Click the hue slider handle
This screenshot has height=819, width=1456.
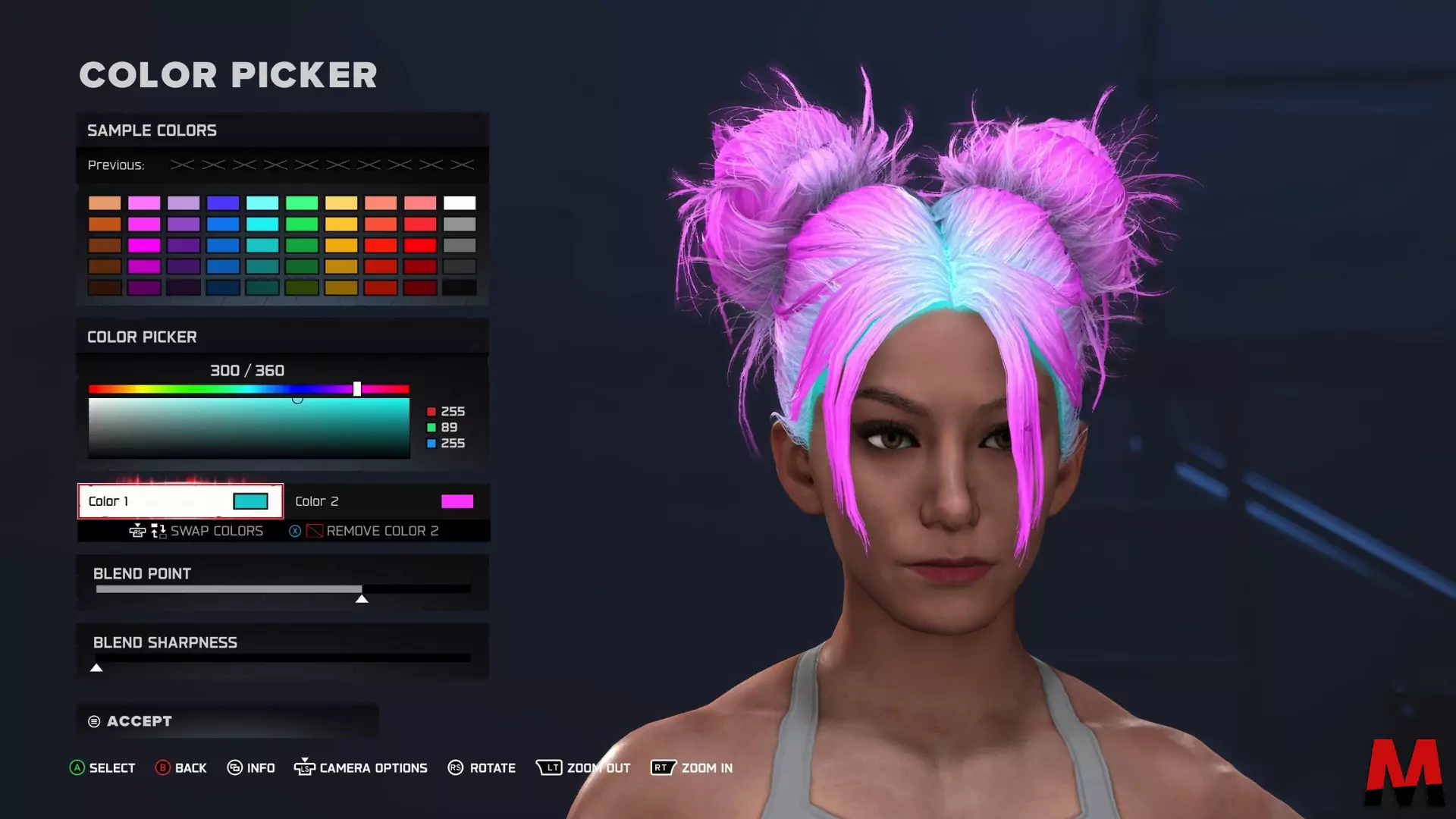pos(357,389)
